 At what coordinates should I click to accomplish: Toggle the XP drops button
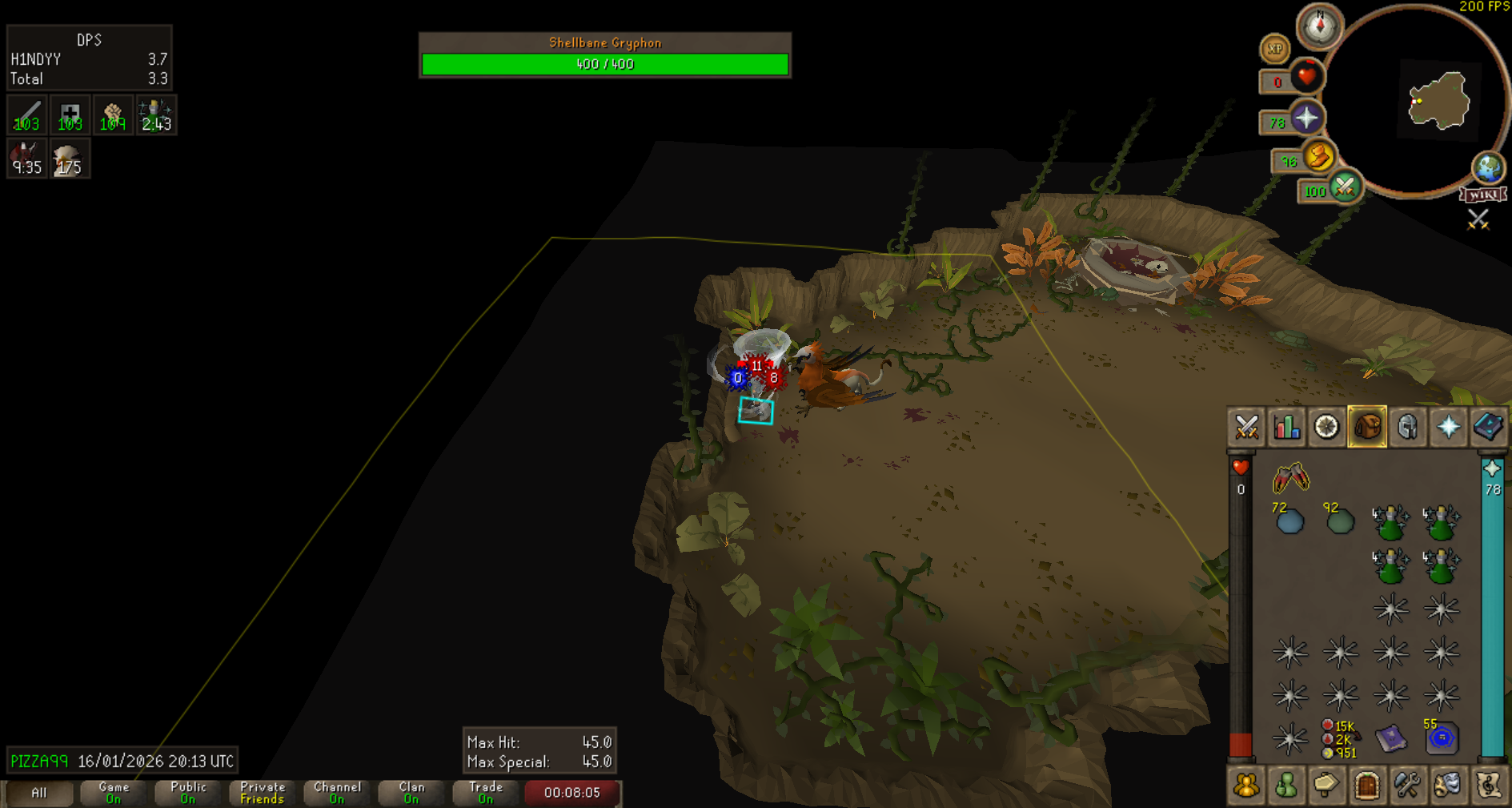pyautogui.click(x=1274, y=50)
